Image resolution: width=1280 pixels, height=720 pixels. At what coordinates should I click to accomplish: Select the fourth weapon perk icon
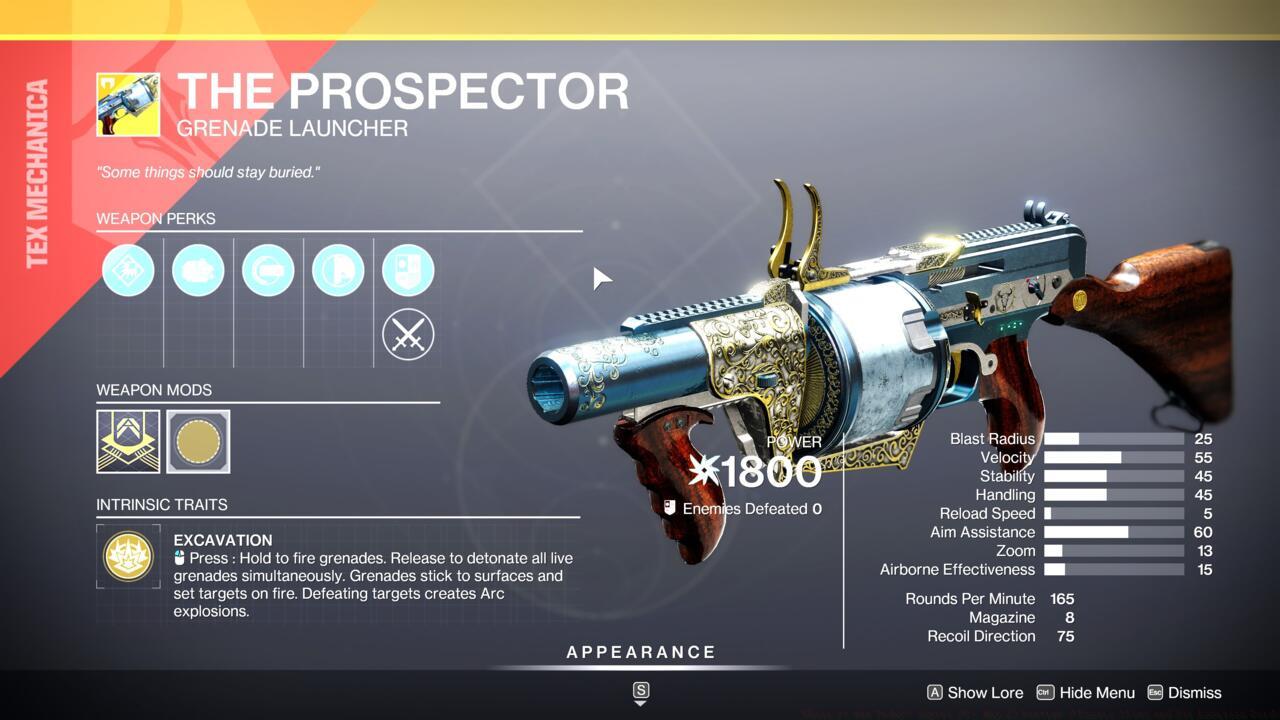[x=337, y=270]
